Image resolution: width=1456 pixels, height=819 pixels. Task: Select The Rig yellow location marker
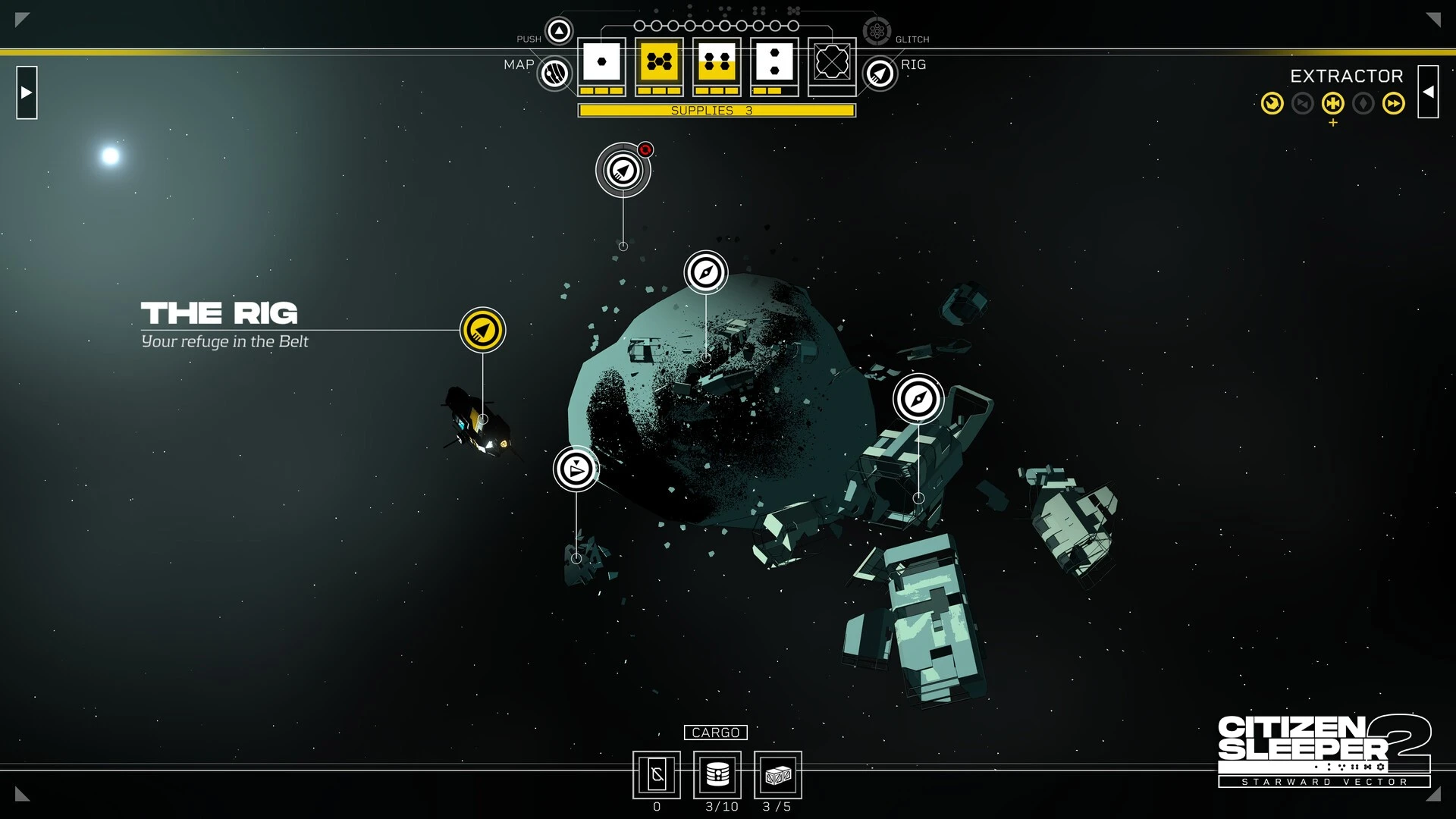pos(482,330)
